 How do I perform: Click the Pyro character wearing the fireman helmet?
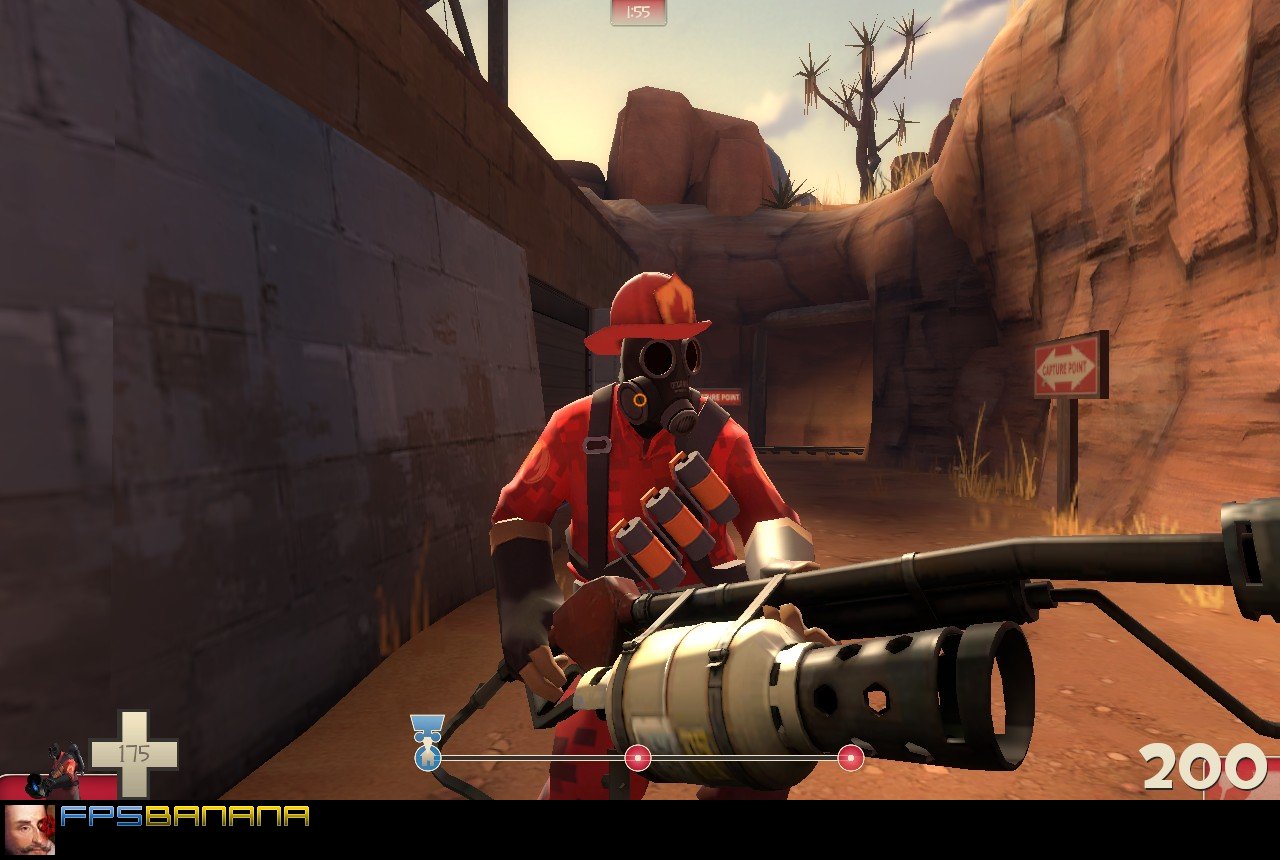650,420
